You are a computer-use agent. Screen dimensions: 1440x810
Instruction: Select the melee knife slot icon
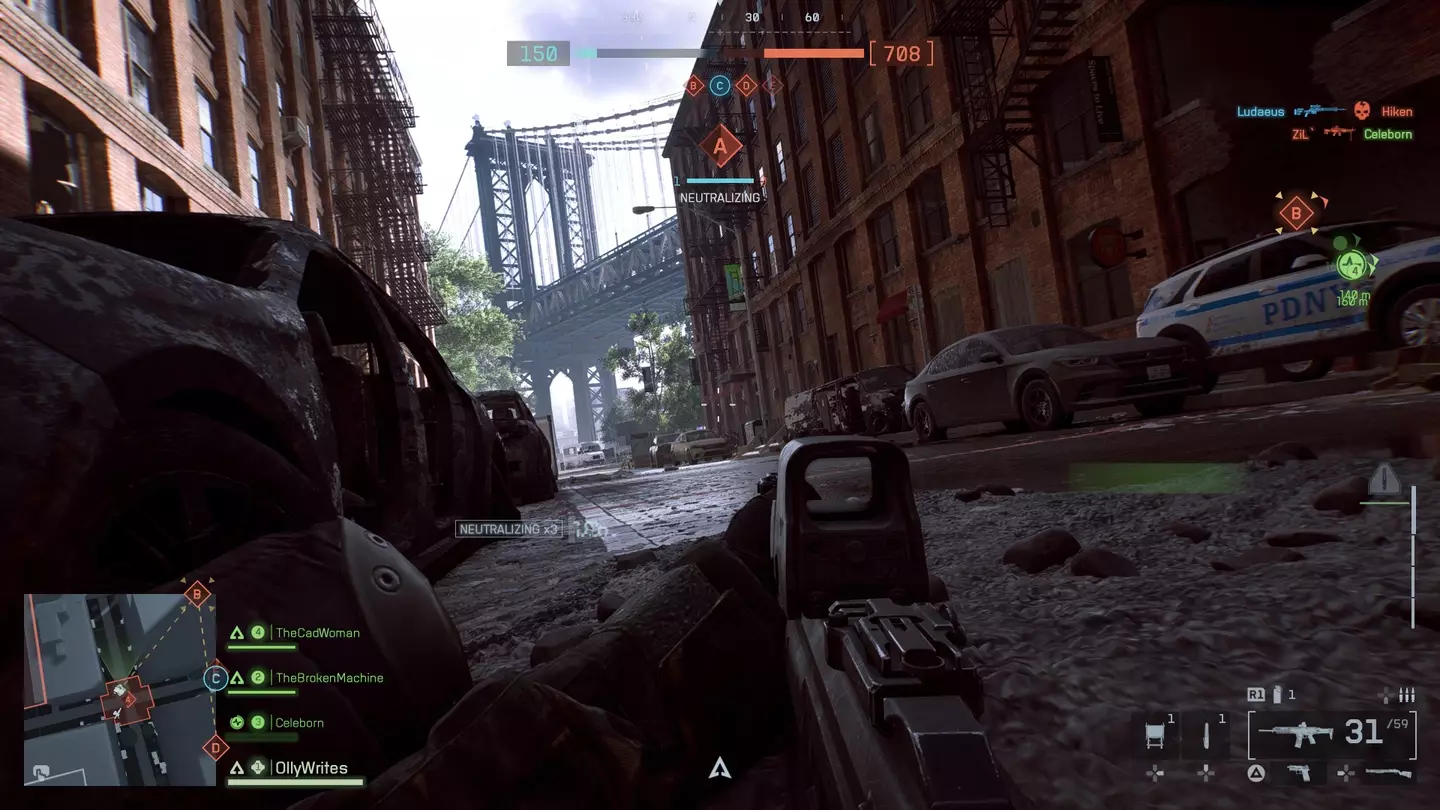1205,734
